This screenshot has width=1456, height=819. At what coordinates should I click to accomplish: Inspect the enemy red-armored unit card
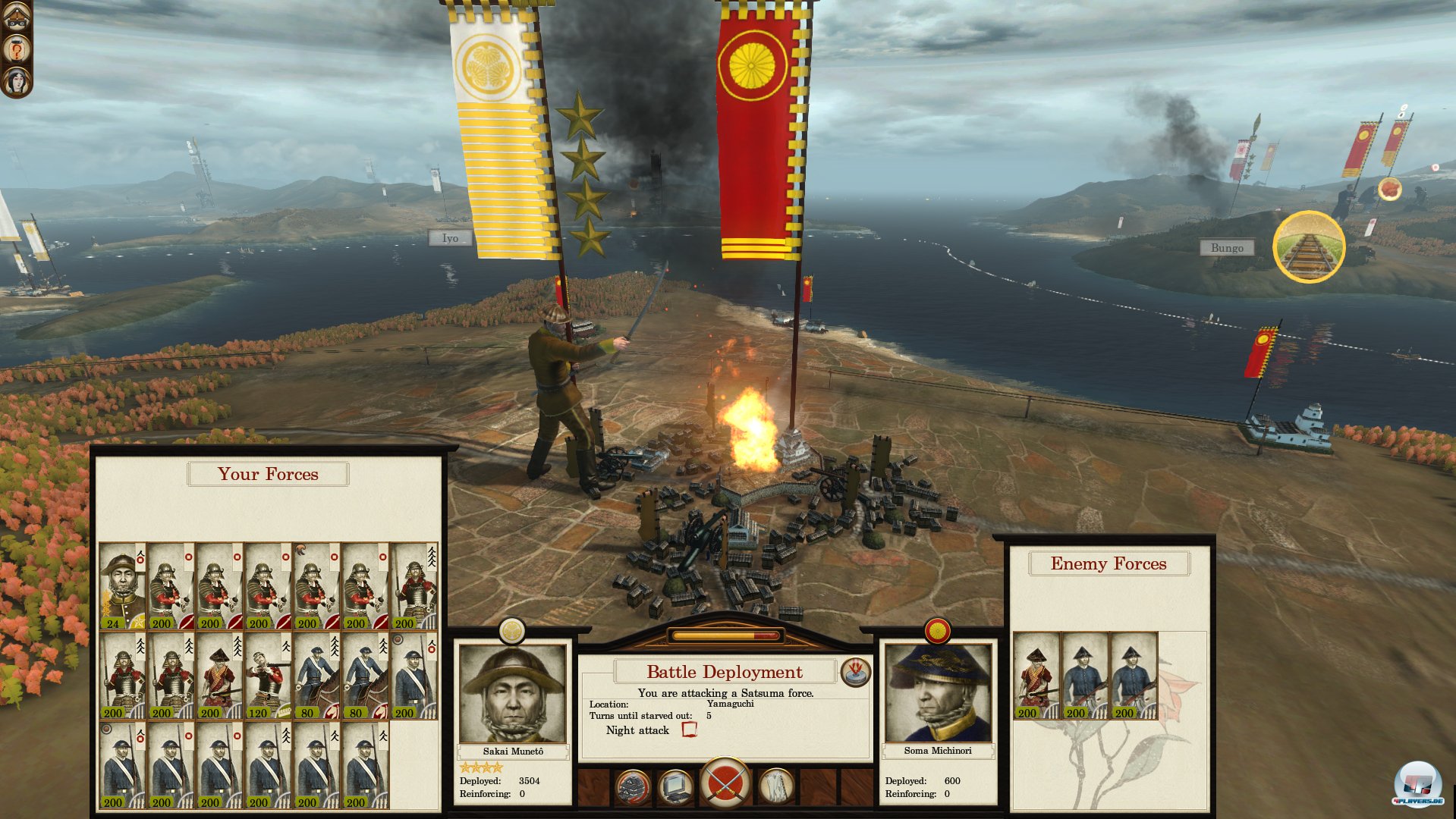pyautogui.click(x=1036, y=676)
